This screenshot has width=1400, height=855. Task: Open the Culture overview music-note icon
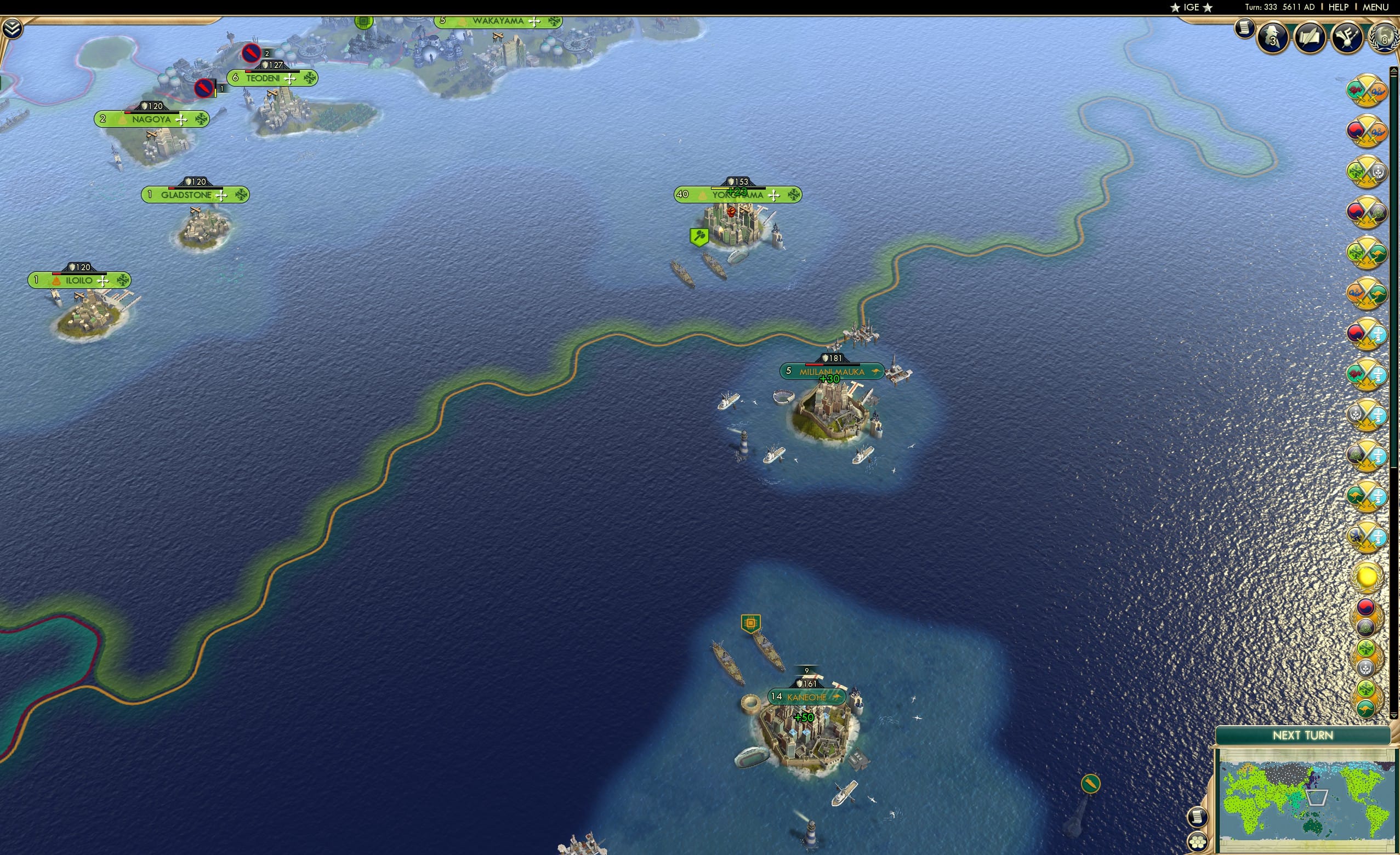coord(1348,38)
